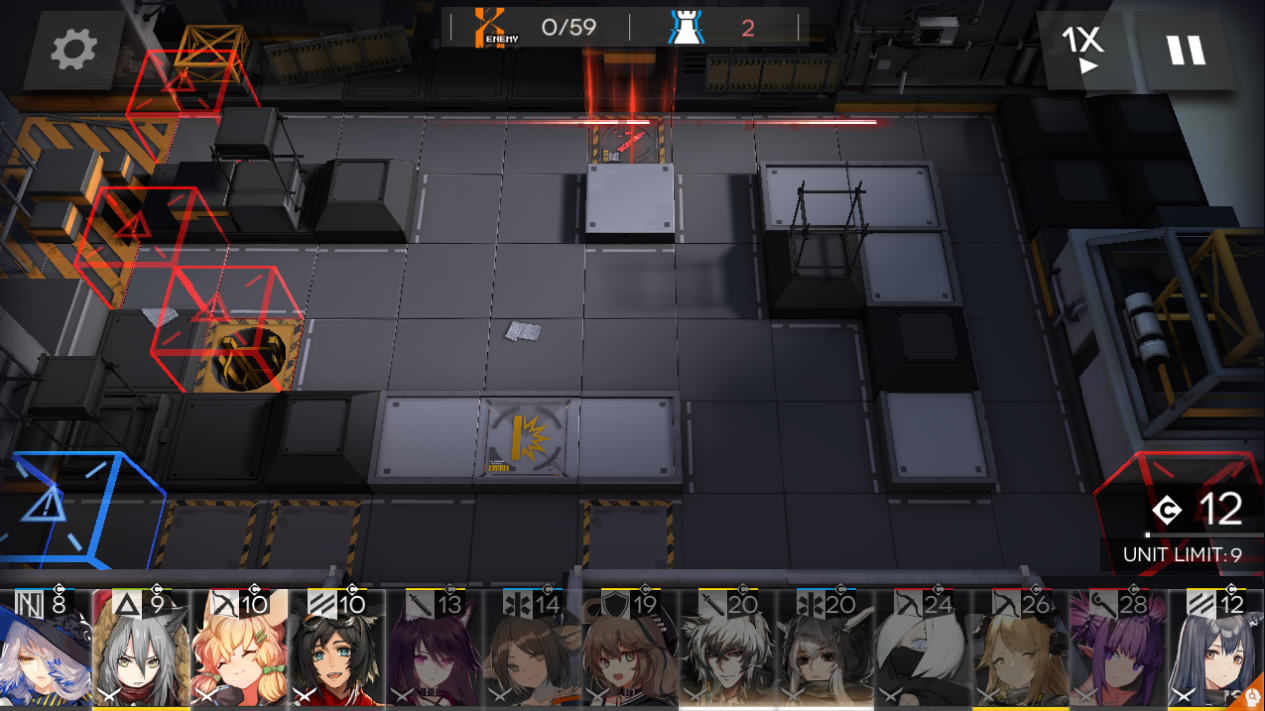The width and height of the screenshot is (1265, 711).
Task: Select the black-haired teal-eyed operator costing 10
Action: click(x=337, y=650)
